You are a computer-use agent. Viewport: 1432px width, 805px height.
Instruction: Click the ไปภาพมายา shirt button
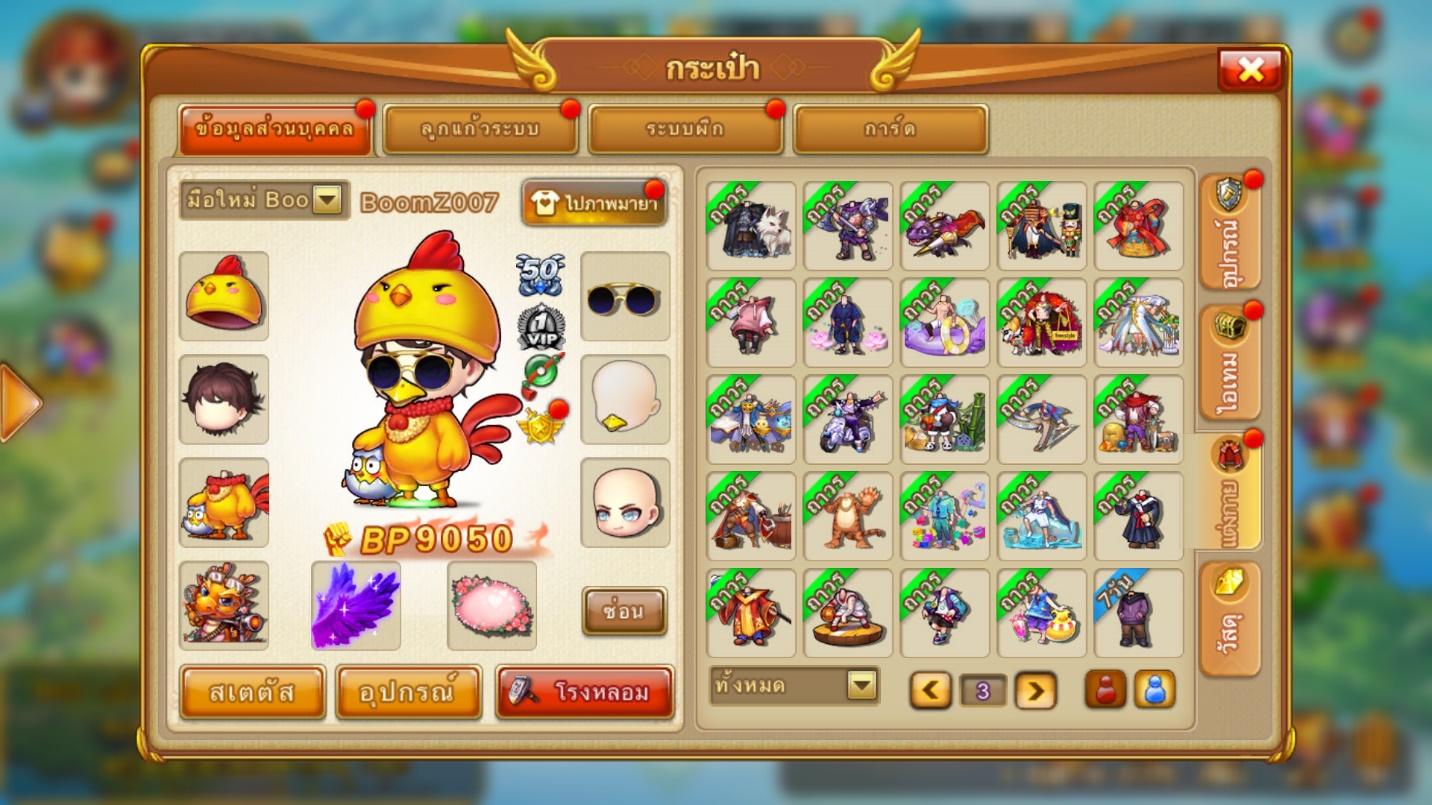coord(594,203)
